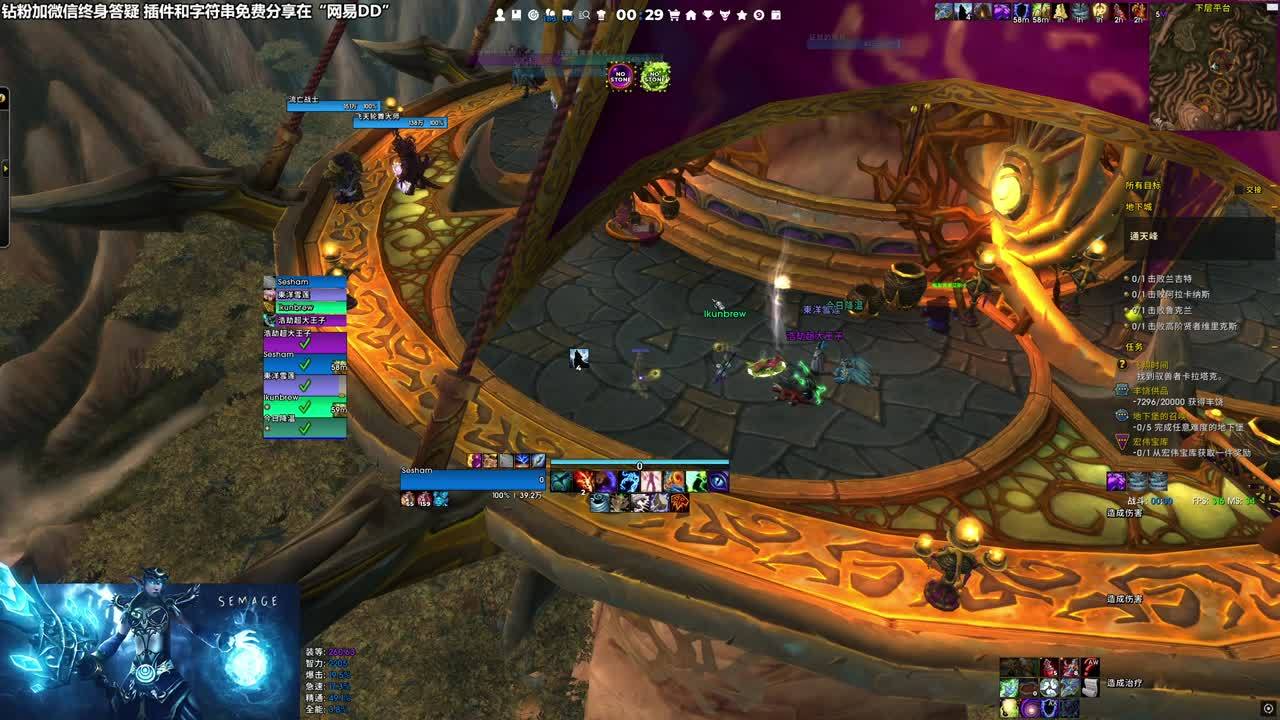Click the Sesham player unit frame
Screen dimensions: 1280x720
click(472, 480)
